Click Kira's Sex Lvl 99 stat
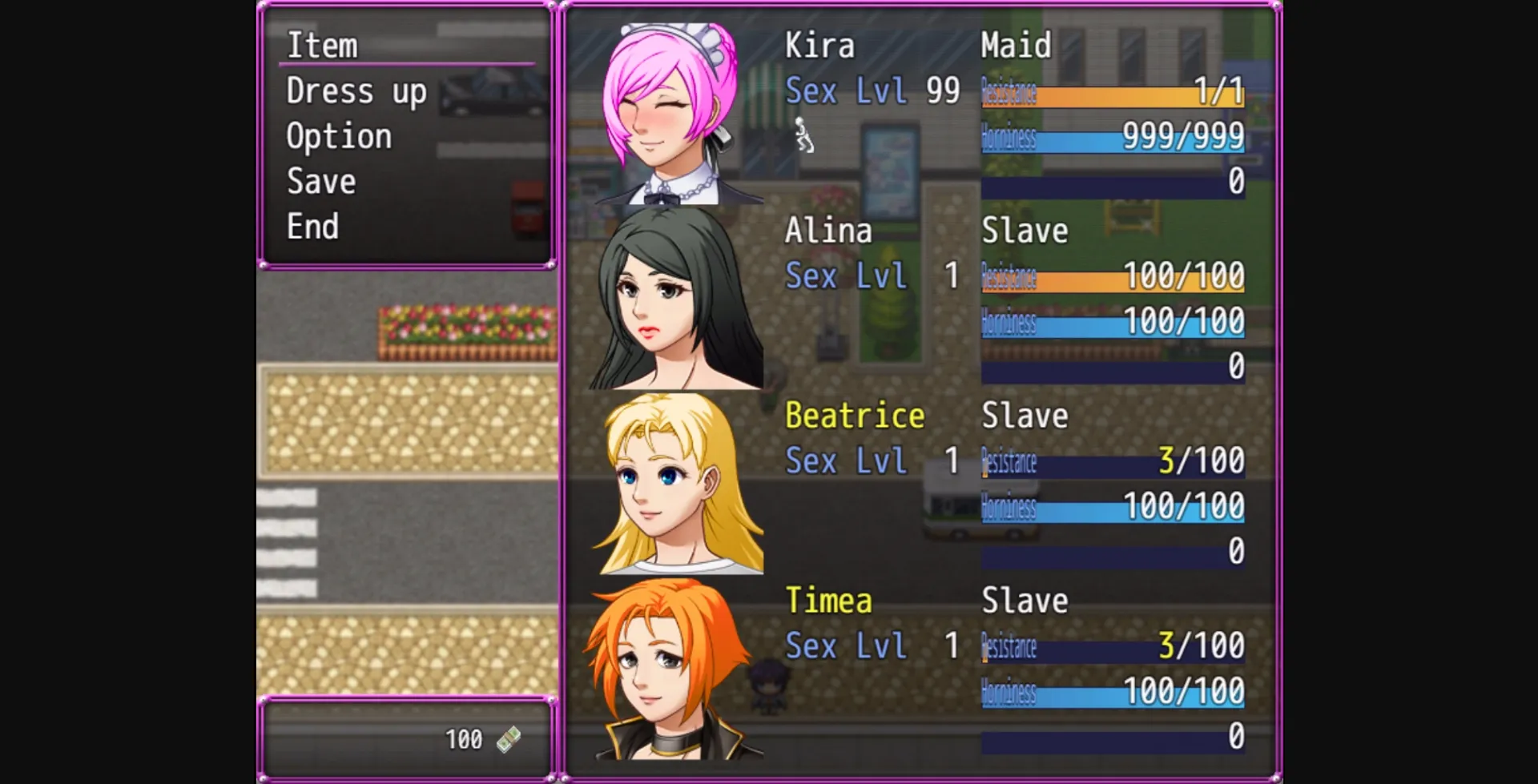This screenshot has height=784, width=1538. pyautogui.click(x=873, y=91)
